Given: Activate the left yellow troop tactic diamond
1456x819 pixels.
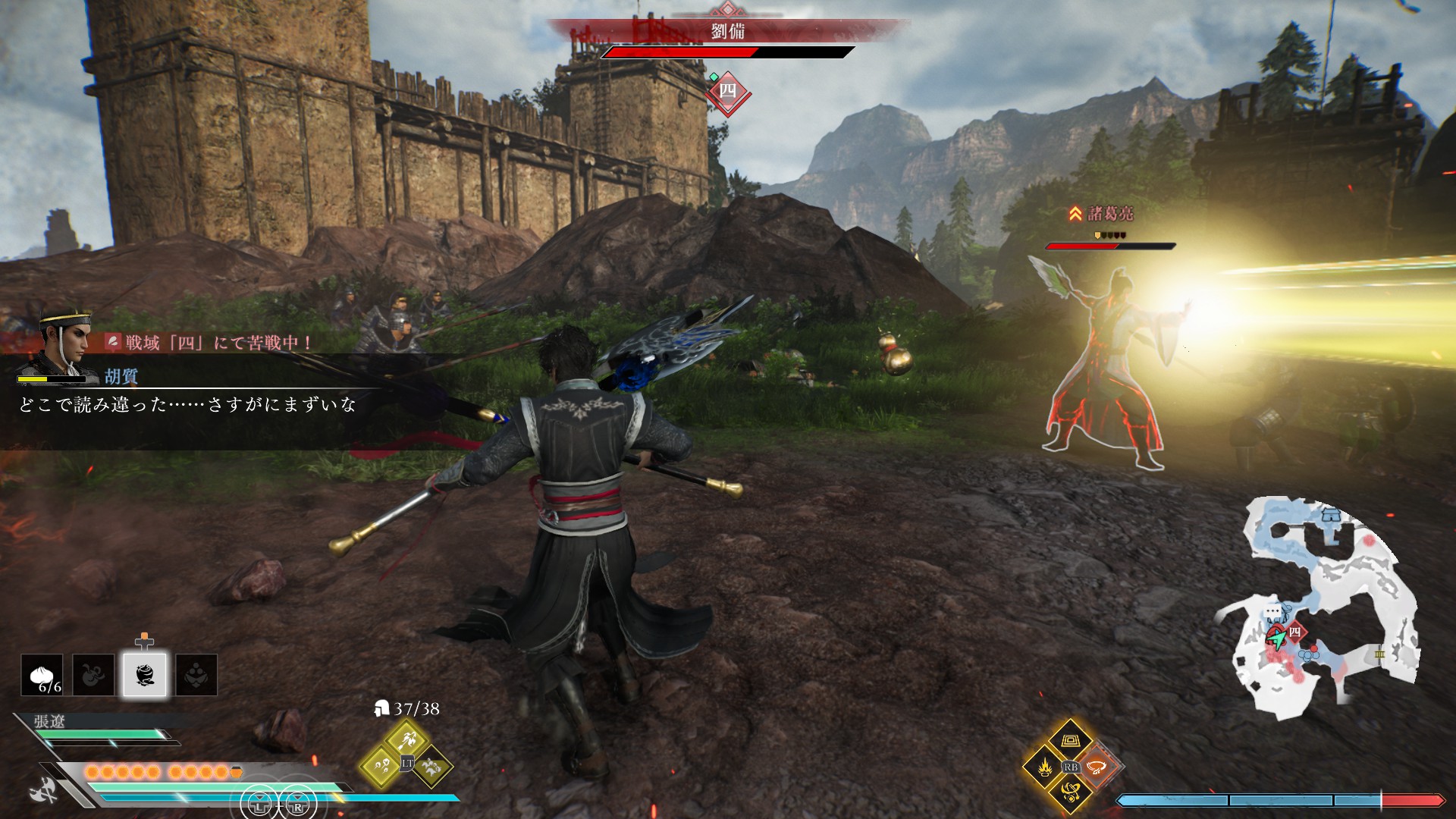Looking at the screenshot, I should (381, 766).
